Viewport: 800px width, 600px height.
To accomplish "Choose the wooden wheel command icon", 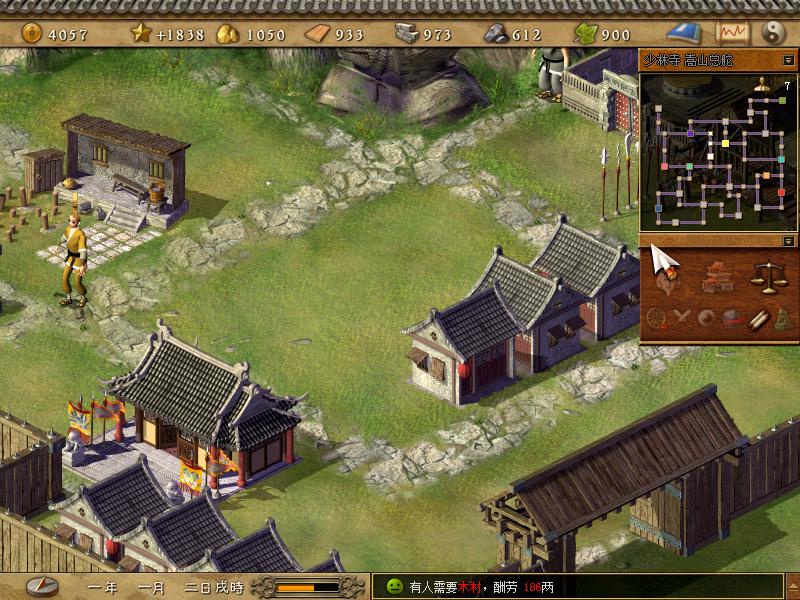I will coord(658,319).
